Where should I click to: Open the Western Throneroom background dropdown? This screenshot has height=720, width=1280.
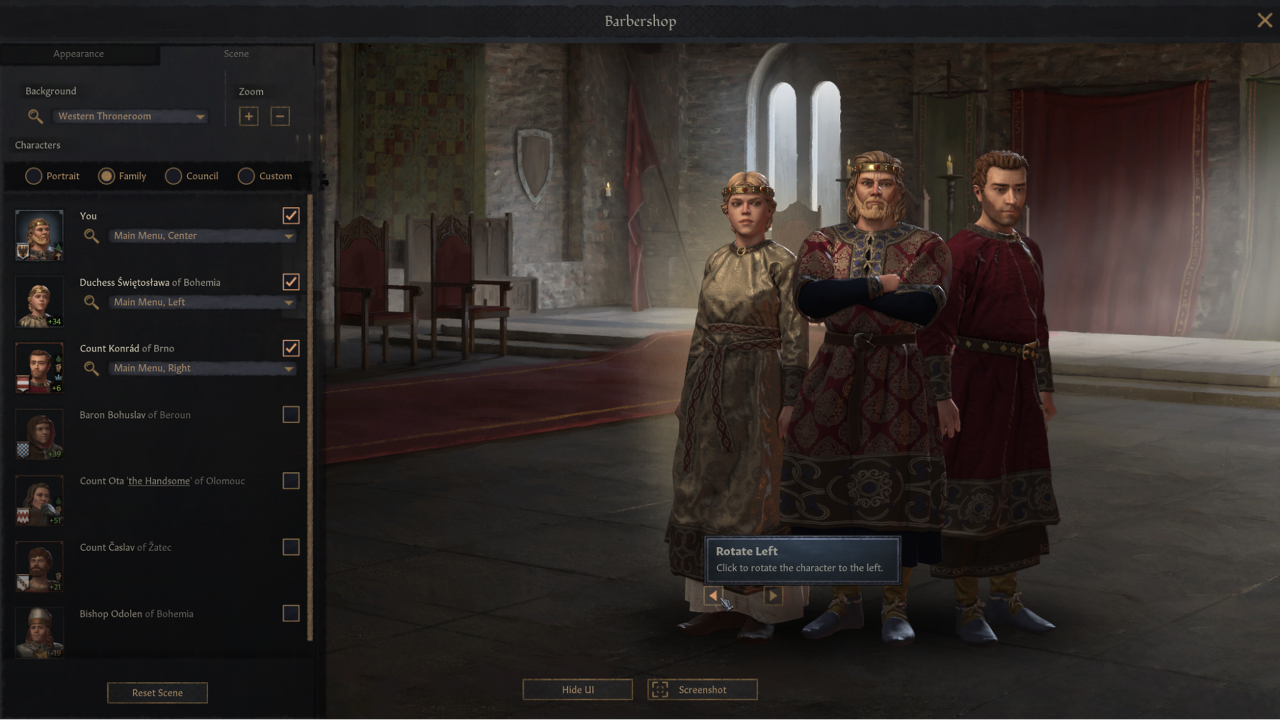click(x=130, y=116)
